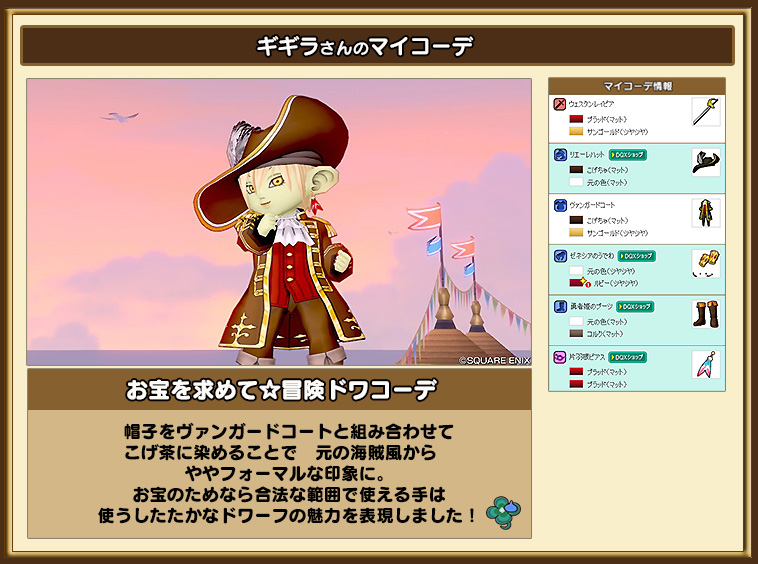
Task: Select the Vanguard Coat thumbnail
Action: click(x=706, y=213)
